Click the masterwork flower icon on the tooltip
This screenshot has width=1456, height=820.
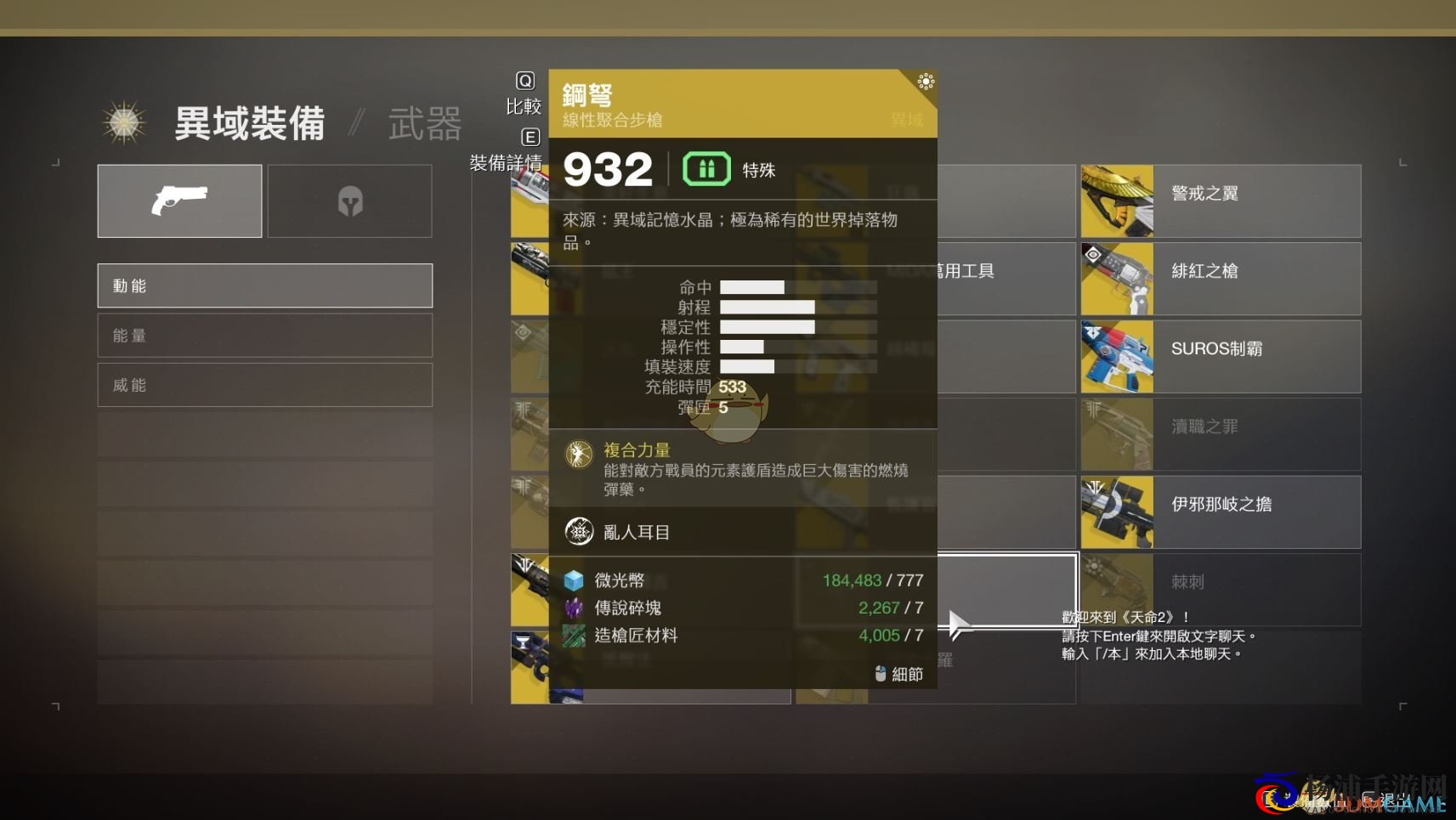coord(926,82)
